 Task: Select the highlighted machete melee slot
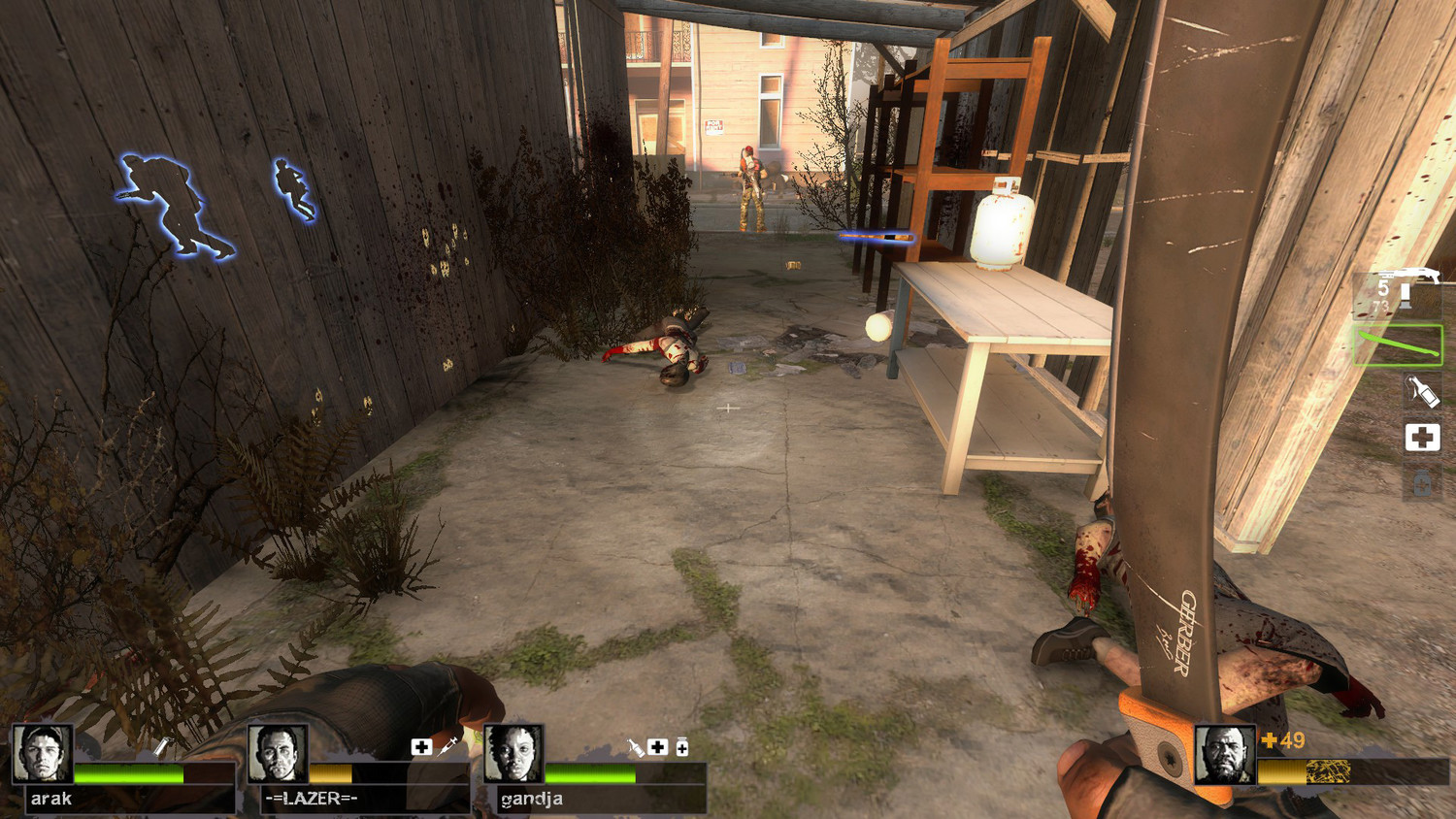[1398, 344]
